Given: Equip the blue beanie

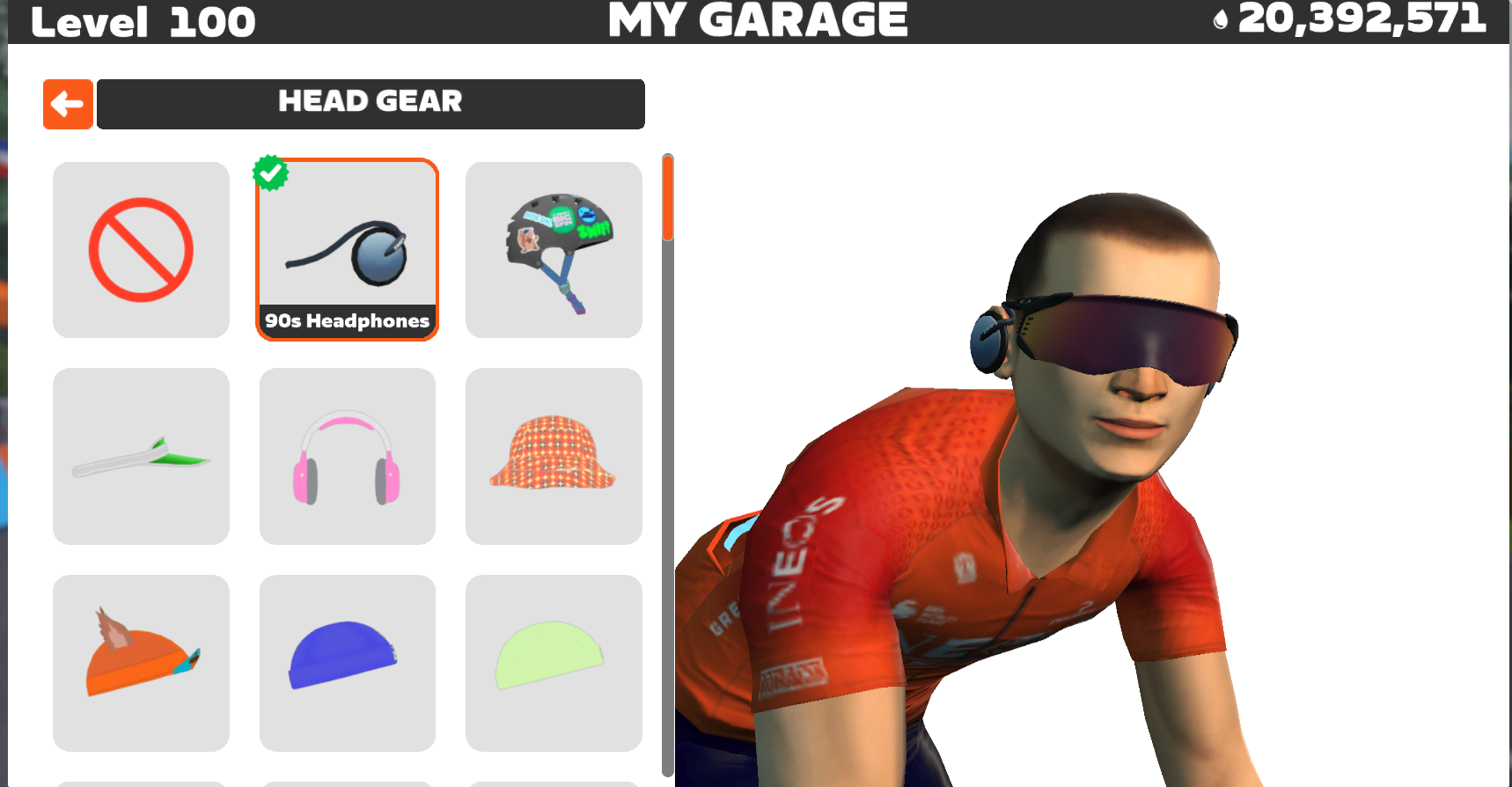Looking at the screenshot, I should [347, 663].
